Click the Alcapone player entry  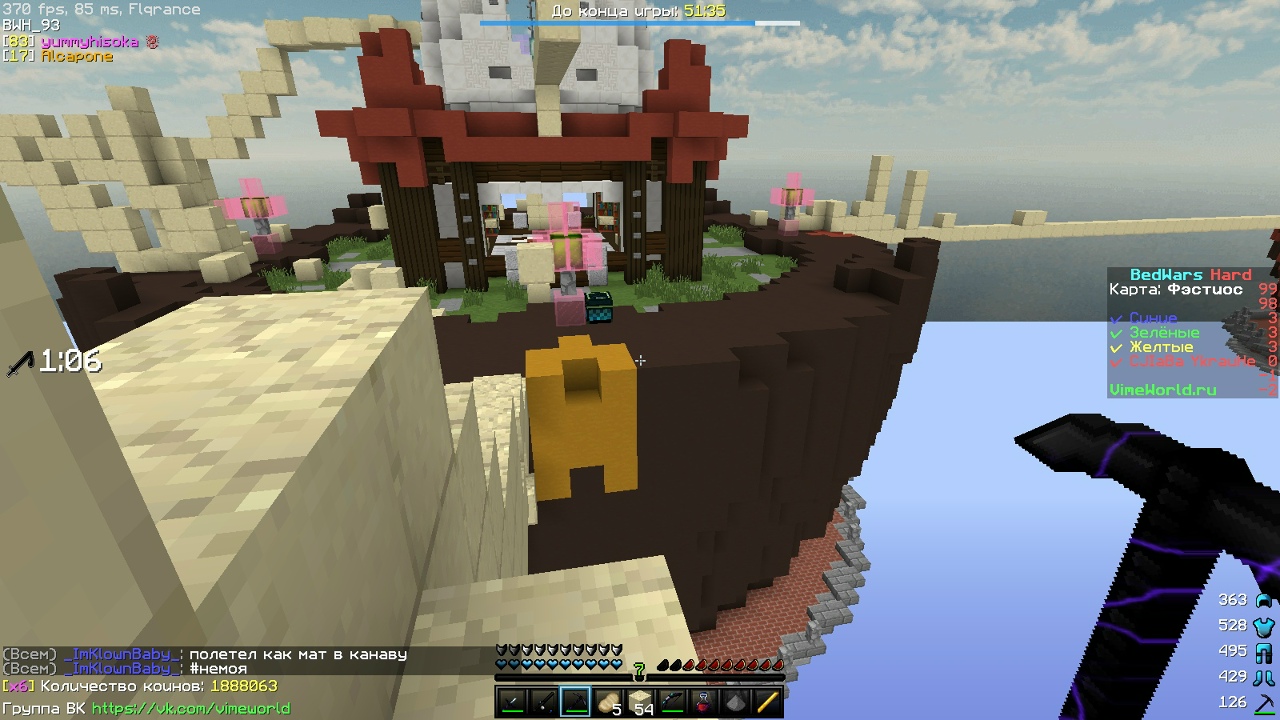(x=76, y=57)
